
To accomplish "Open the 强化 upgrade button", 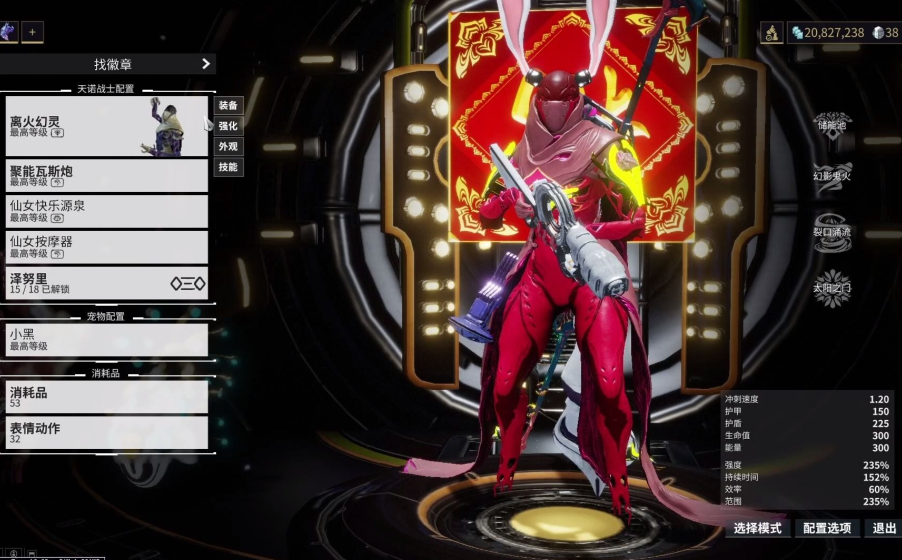I will click(228, 126).
